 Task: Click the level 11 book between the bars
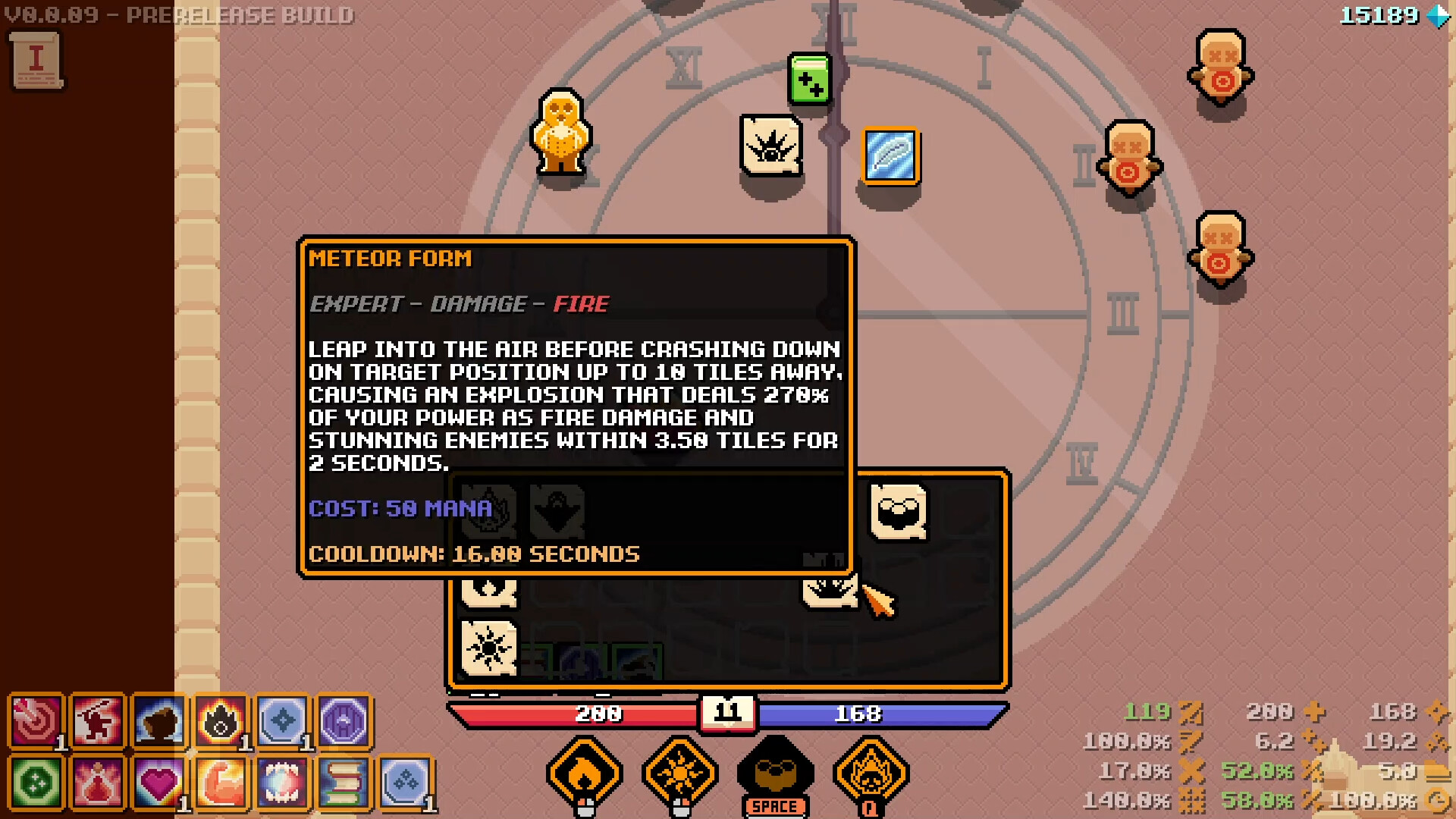728,714
